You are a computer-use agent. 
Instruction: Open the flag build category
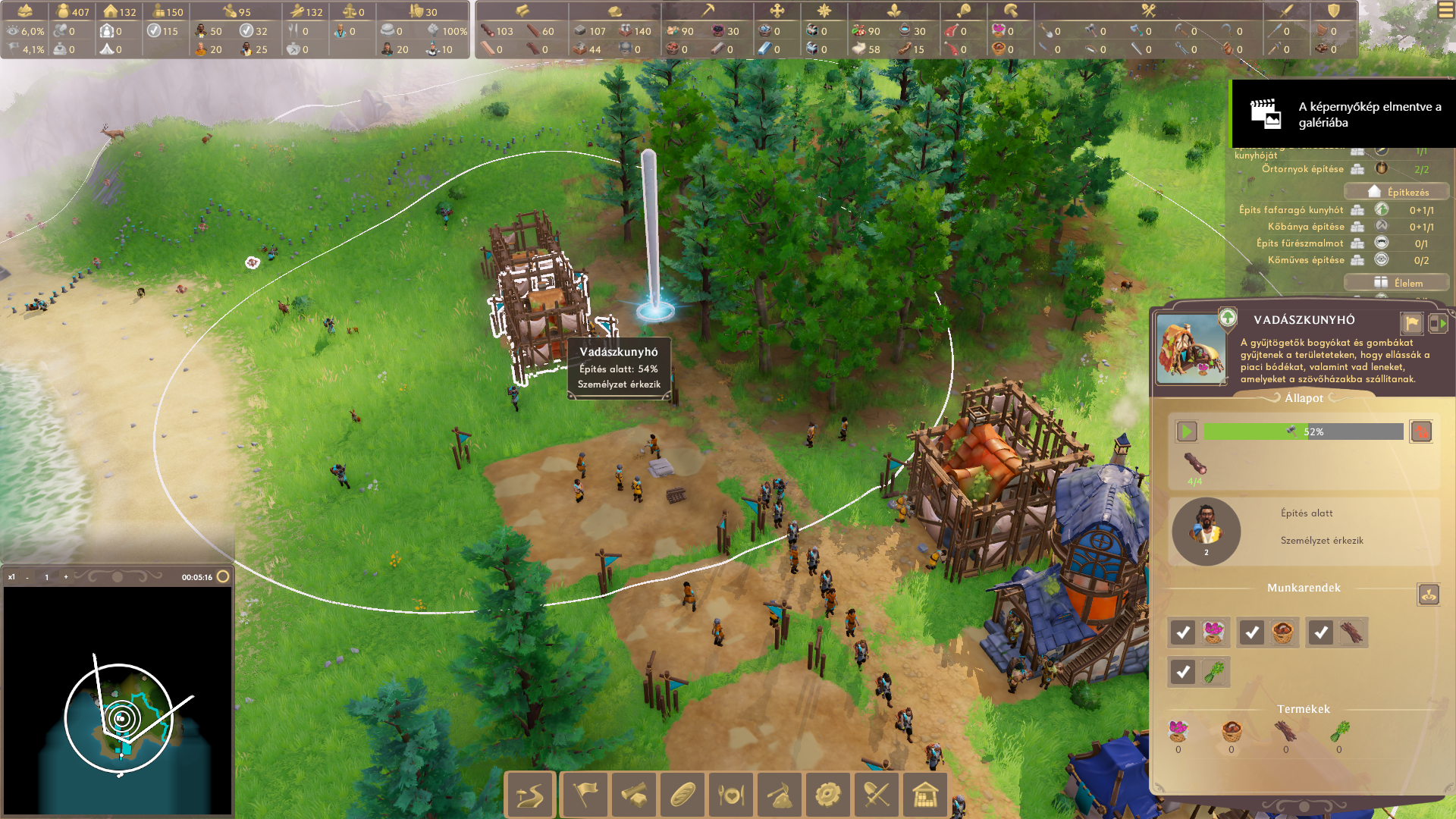tap(585, 795)
